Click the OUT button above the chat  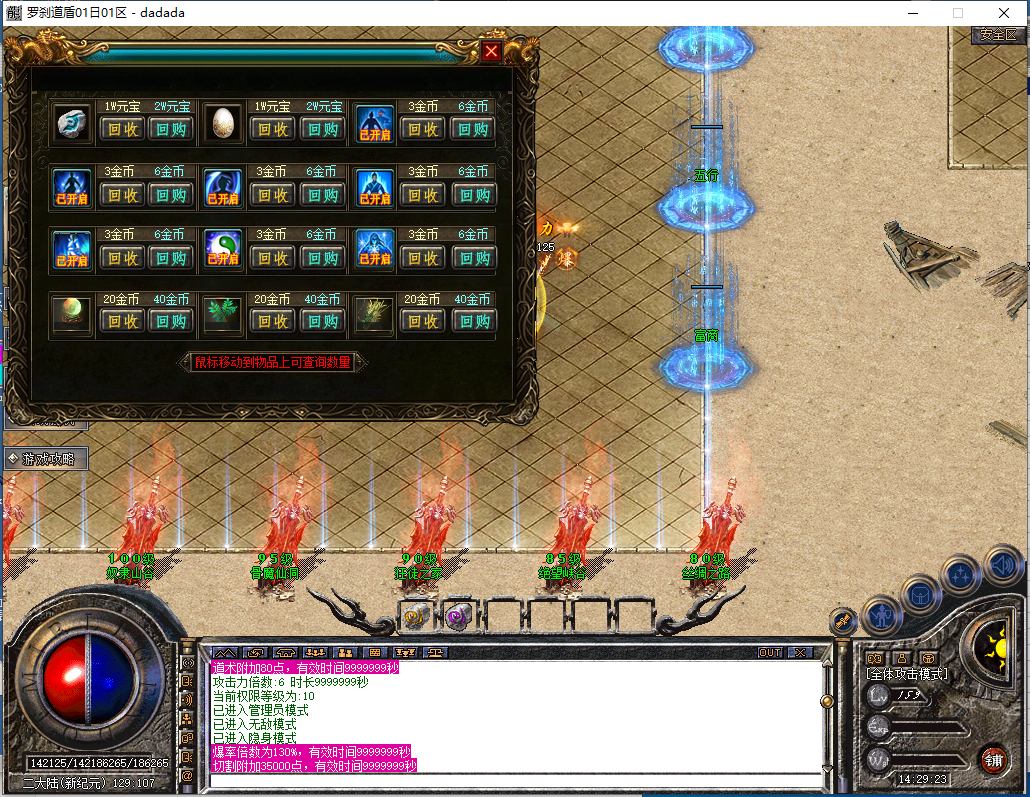tap(769, 652)
